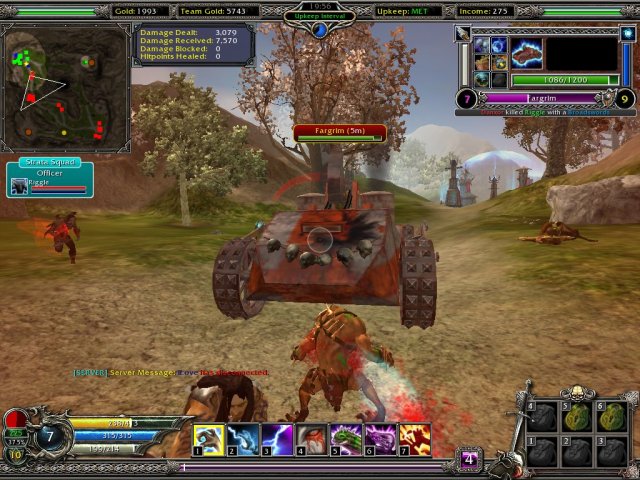
Task: Activate the bearded warrior ability icon
Action: point(311,439)
